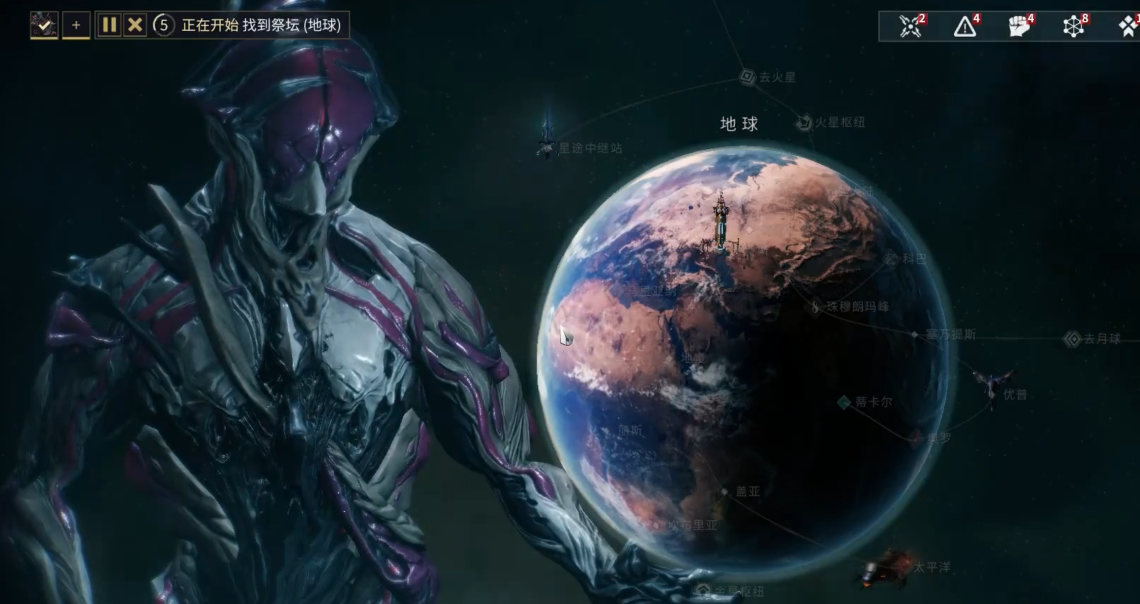Select the 优普 mission node
The width and height of the screenshot is (1140, 604).
991,385
